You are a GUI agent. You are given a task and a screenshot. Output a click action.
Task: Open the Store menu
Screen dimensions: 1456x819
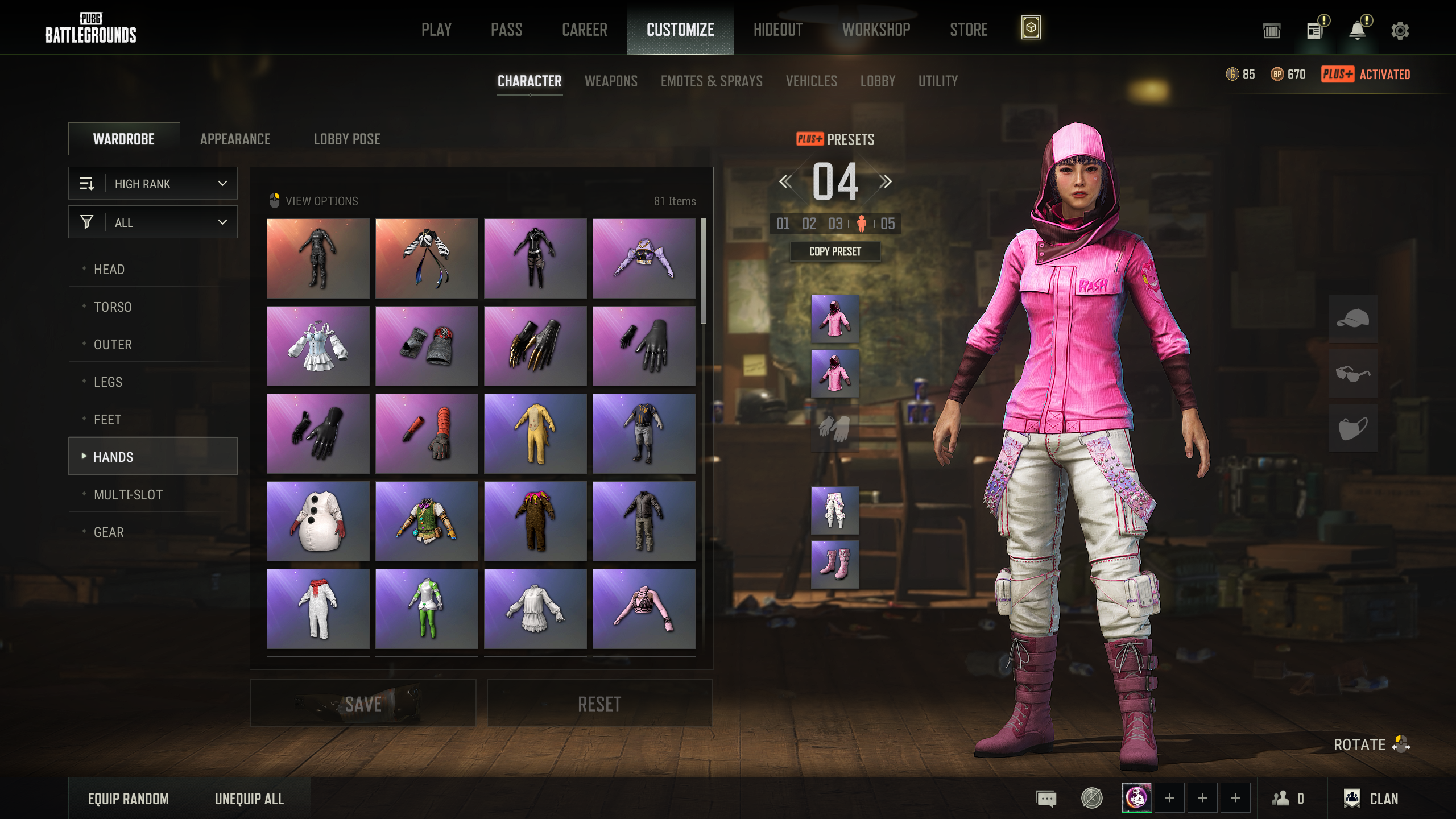968,30
